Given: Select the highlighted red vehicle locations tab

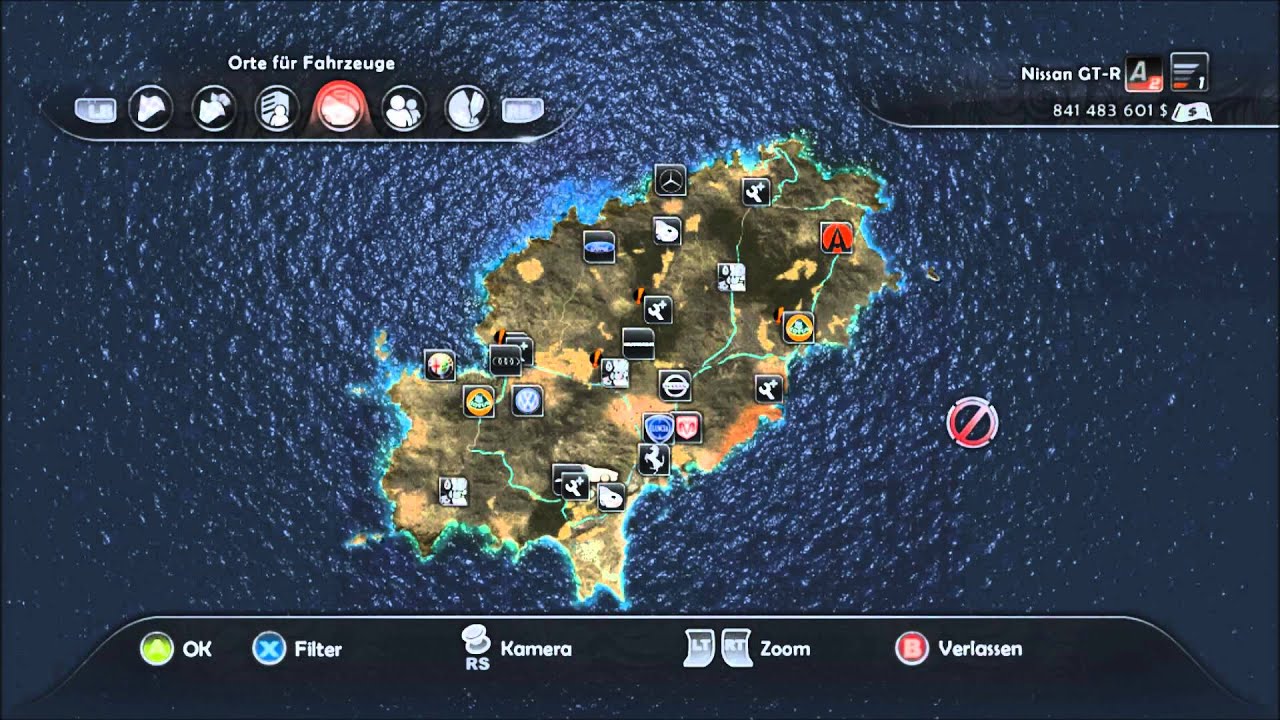Looking at the screenshot, I should pyautogui.click(x=340, y=108).
